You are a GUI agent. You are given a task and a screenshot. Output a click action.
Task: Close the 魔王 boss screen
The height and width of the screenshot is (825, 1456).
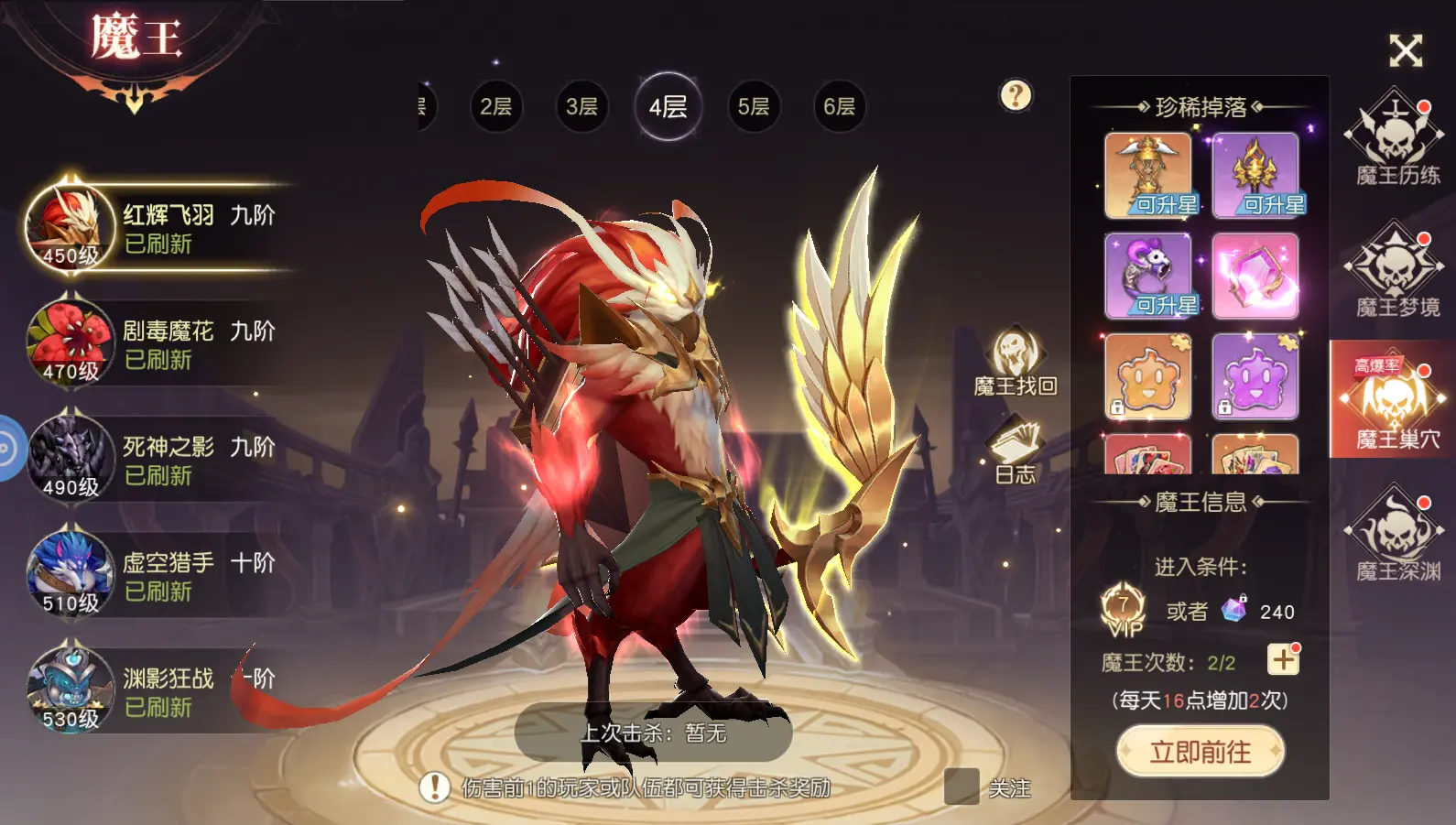coord(1405,51)
